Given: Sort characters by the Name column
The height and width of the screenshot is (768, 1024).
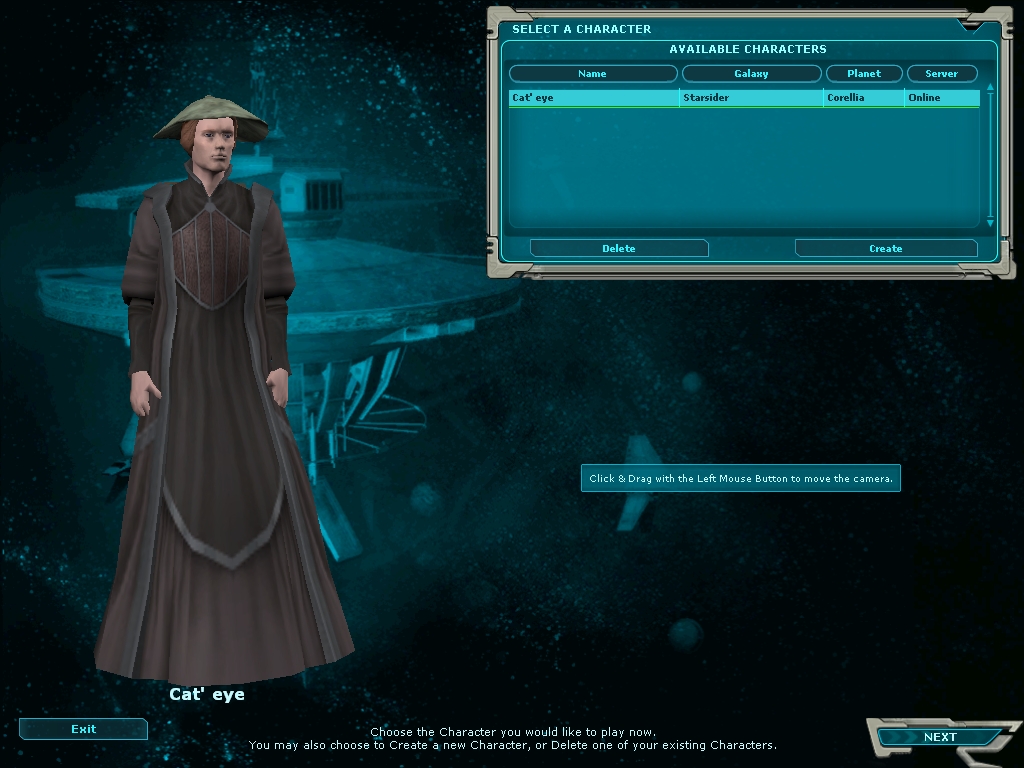Looking at the screenshot, I should pos(593,74).
